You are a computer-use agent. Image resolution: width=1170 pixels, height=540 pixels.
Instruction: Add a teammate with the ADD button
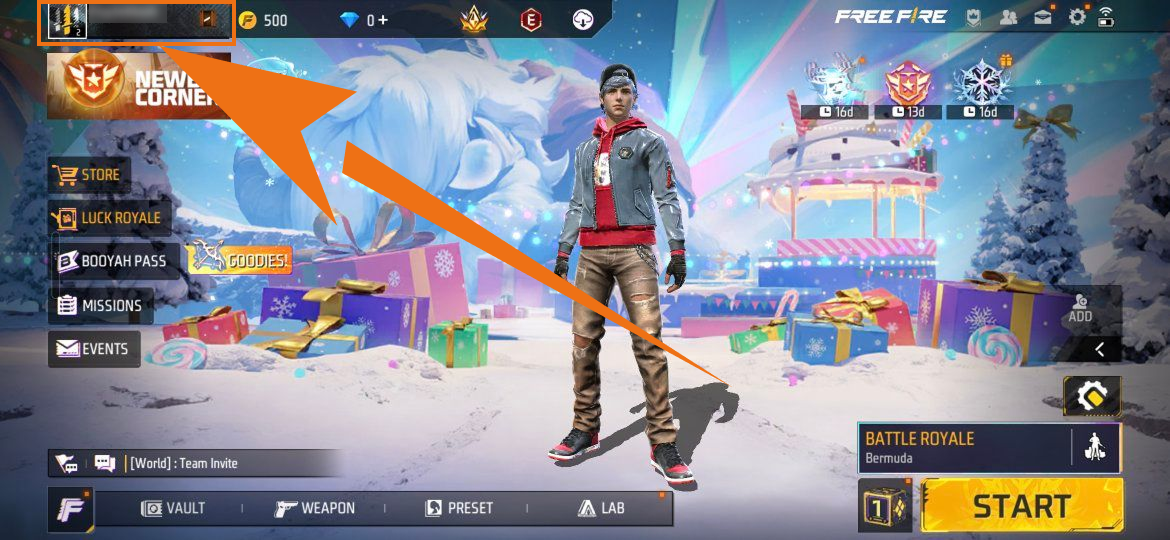click(x=1080, y=308)
